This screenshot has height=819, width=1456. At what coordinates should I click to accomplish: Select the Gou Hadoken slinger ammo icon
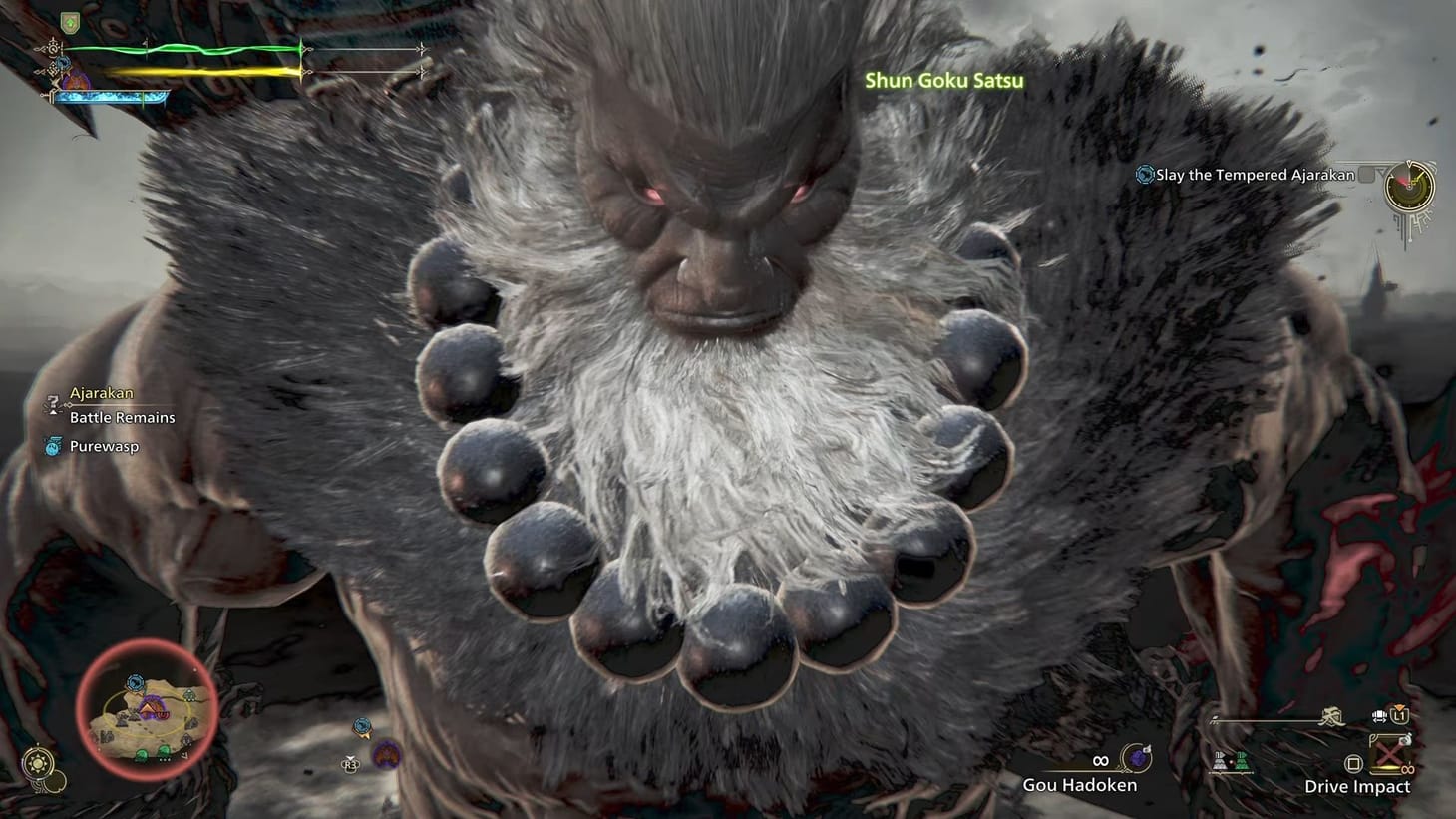(1135, 757)
